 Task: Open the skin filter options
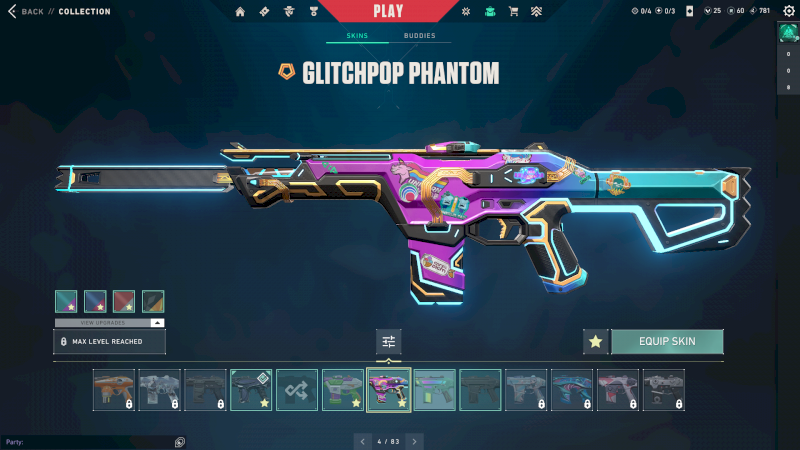pyautogui.click(x=389, y=342)
